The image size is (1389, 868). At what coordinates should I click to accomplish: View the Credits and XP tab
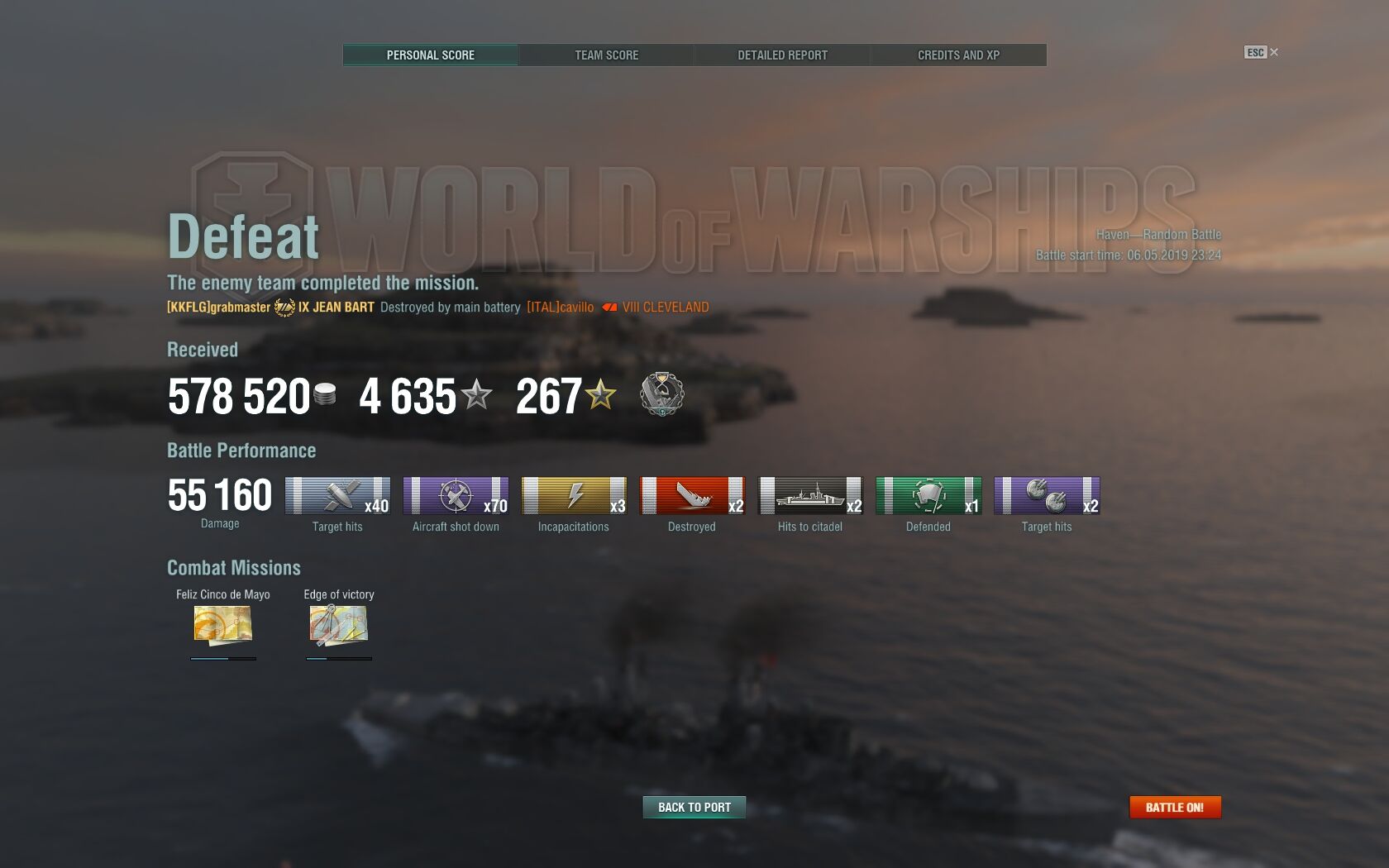pyautogui.click(x=958, y=55)
